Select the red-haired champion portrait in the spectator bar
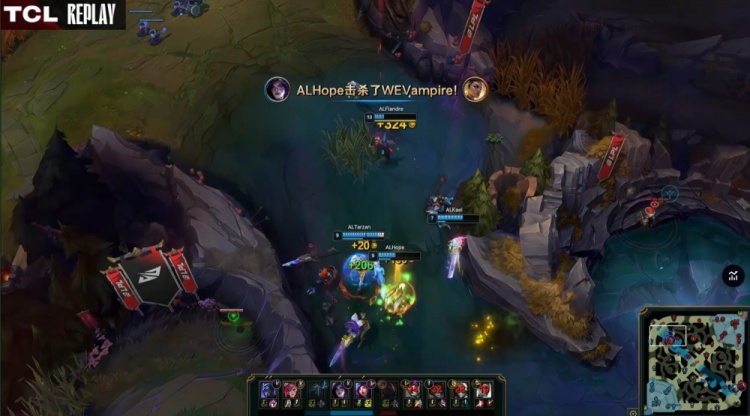Viewport: 750px width, 416px height. click(290, 389)
